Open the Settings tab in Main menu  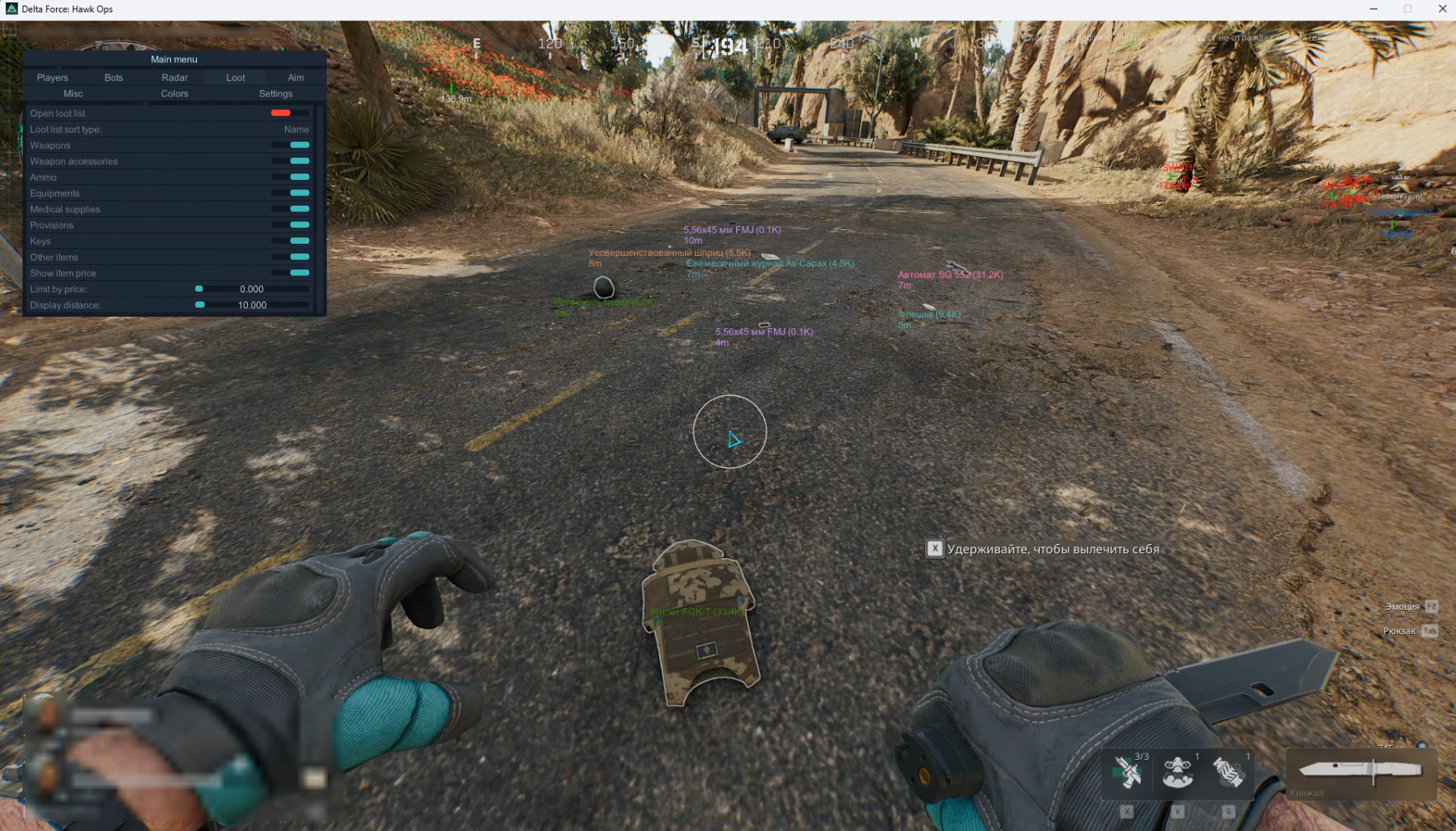coord(275,94)
